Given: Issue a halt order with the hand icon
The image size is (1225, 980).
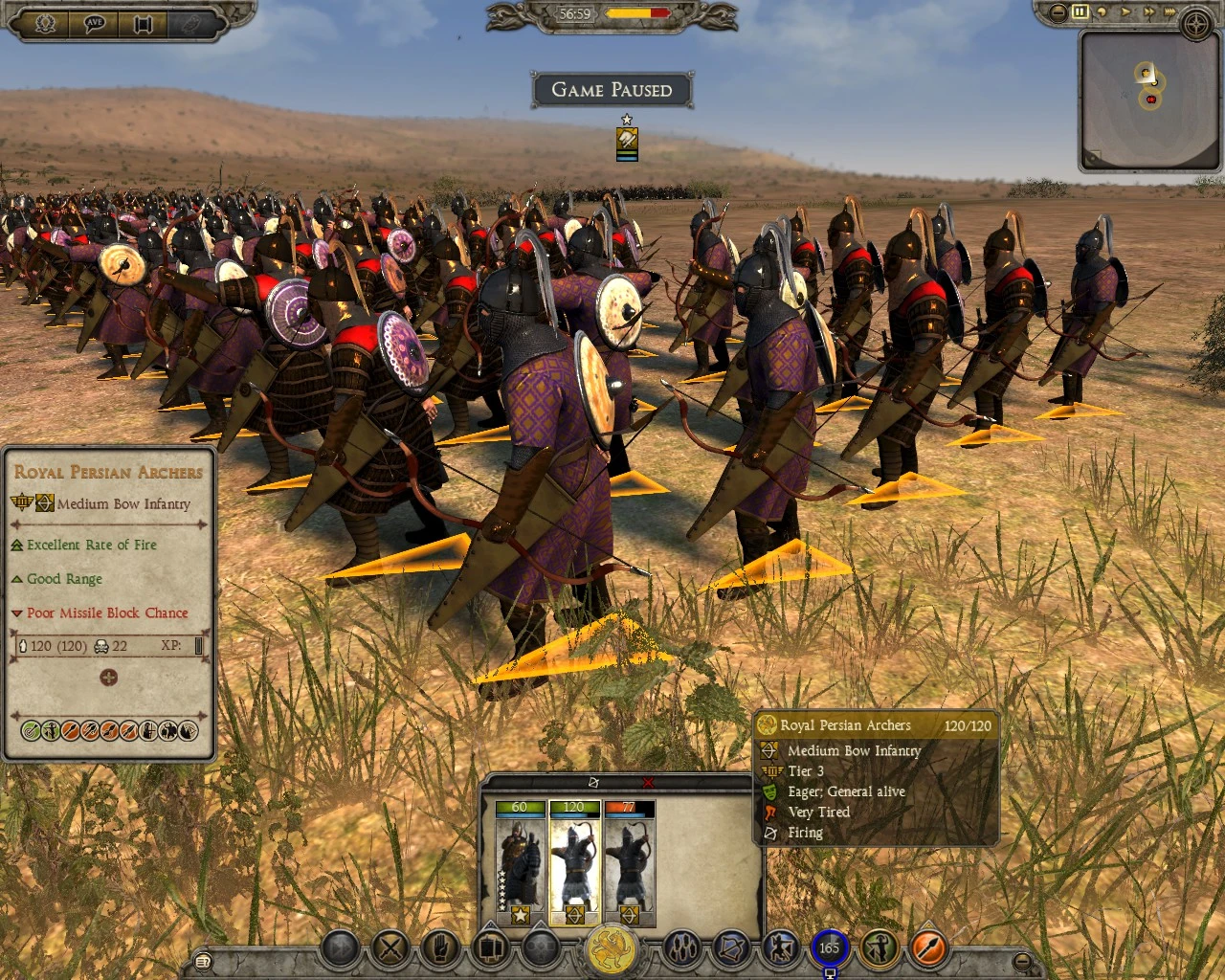Looking at the screenshot, I should (x=439, y=949).
